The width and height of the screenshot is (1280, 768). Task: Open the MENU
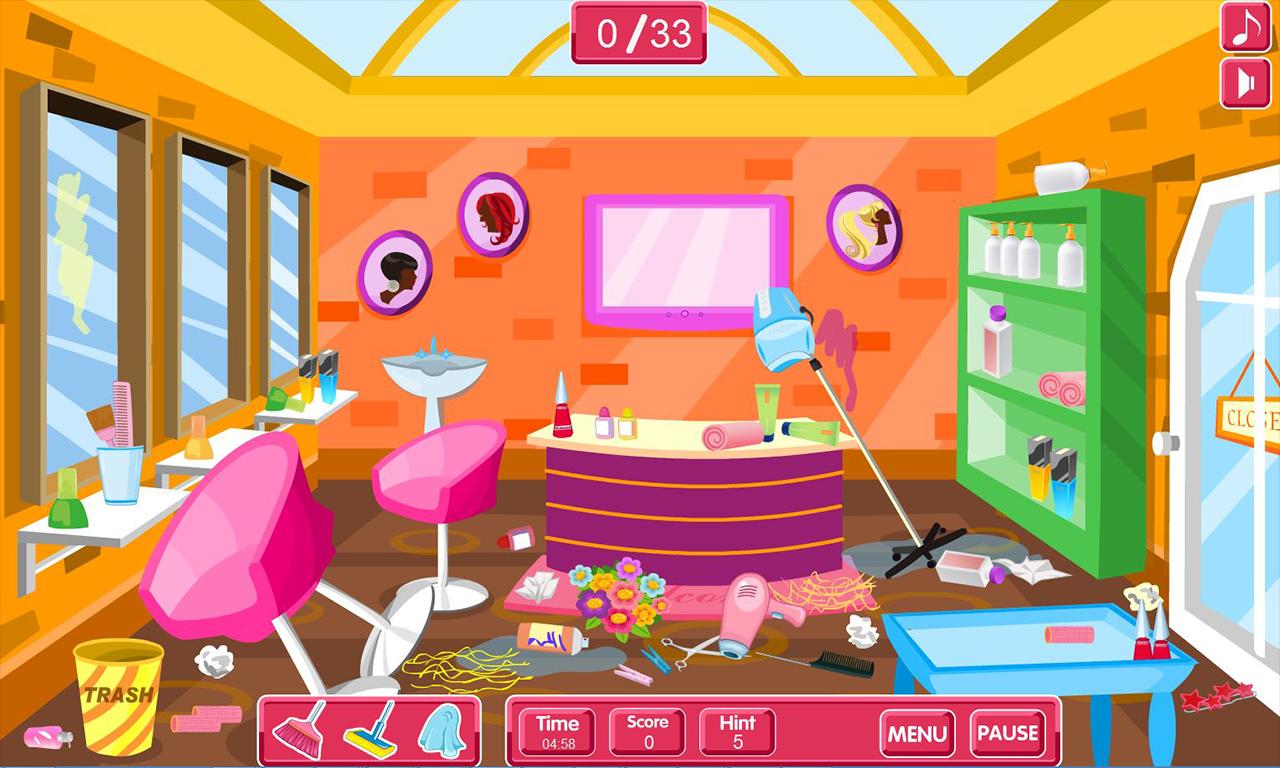point(915,732)
